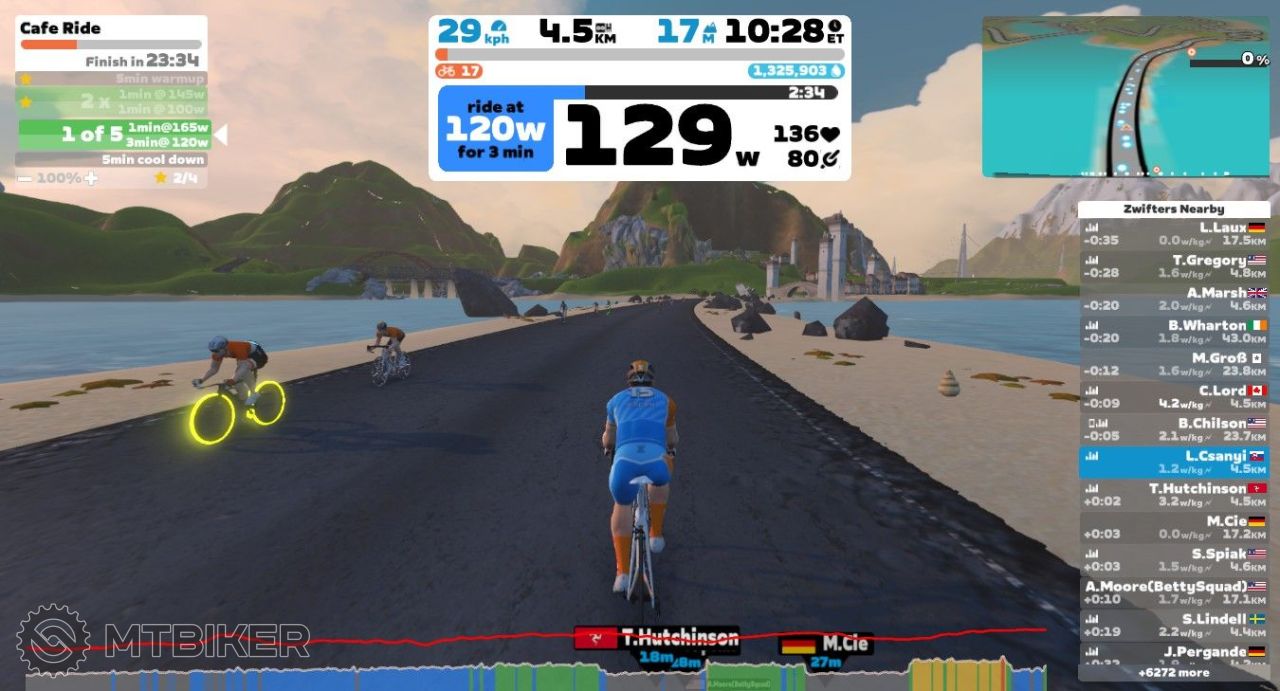The height and width of the screenshot is (691, 1280).
Task: Increase workout intensity with the plus button
Action: pyautogui.click(x=91, y=178)
